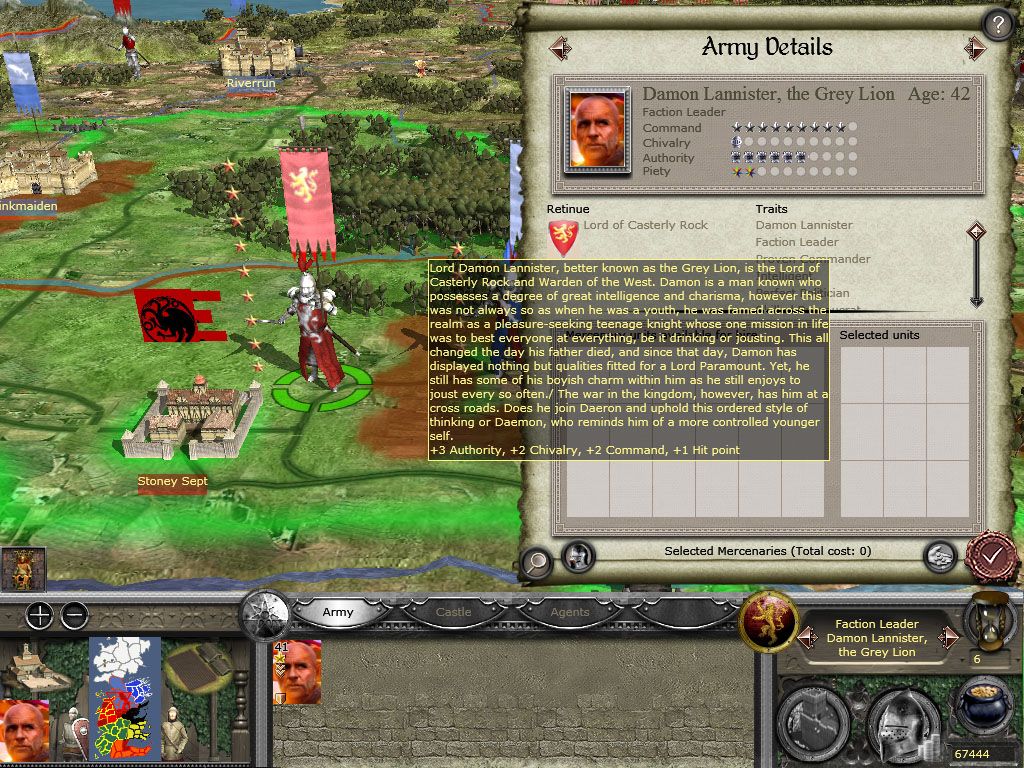Click the traits list scrollbar down arrow

pyautogui.click(x=977, y=298)
